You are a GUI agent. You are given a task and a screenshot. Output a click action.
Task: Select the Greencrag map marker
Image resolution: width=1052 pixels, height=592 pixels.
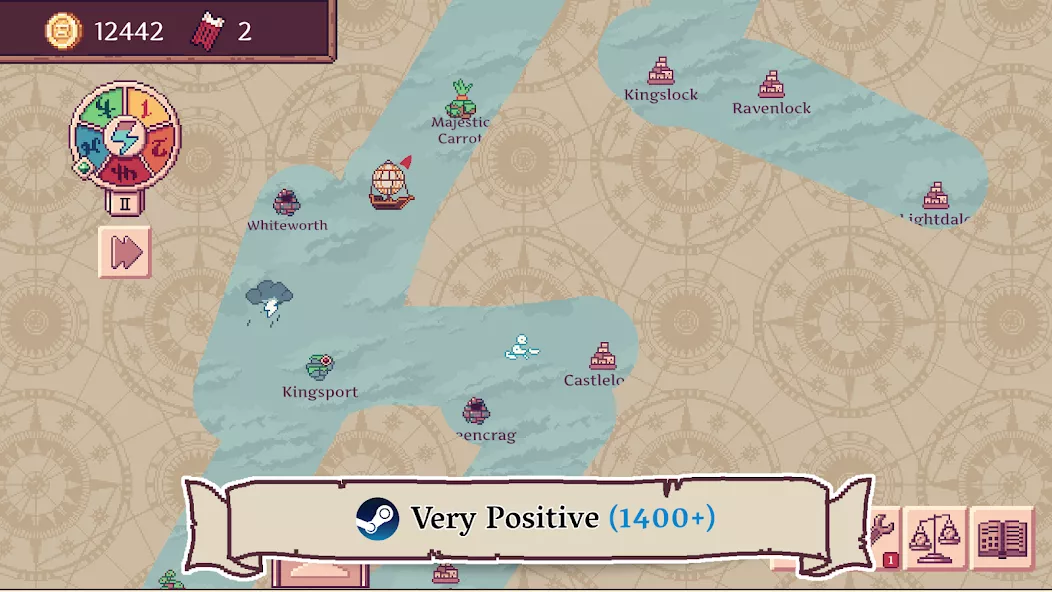pos(476,411)
